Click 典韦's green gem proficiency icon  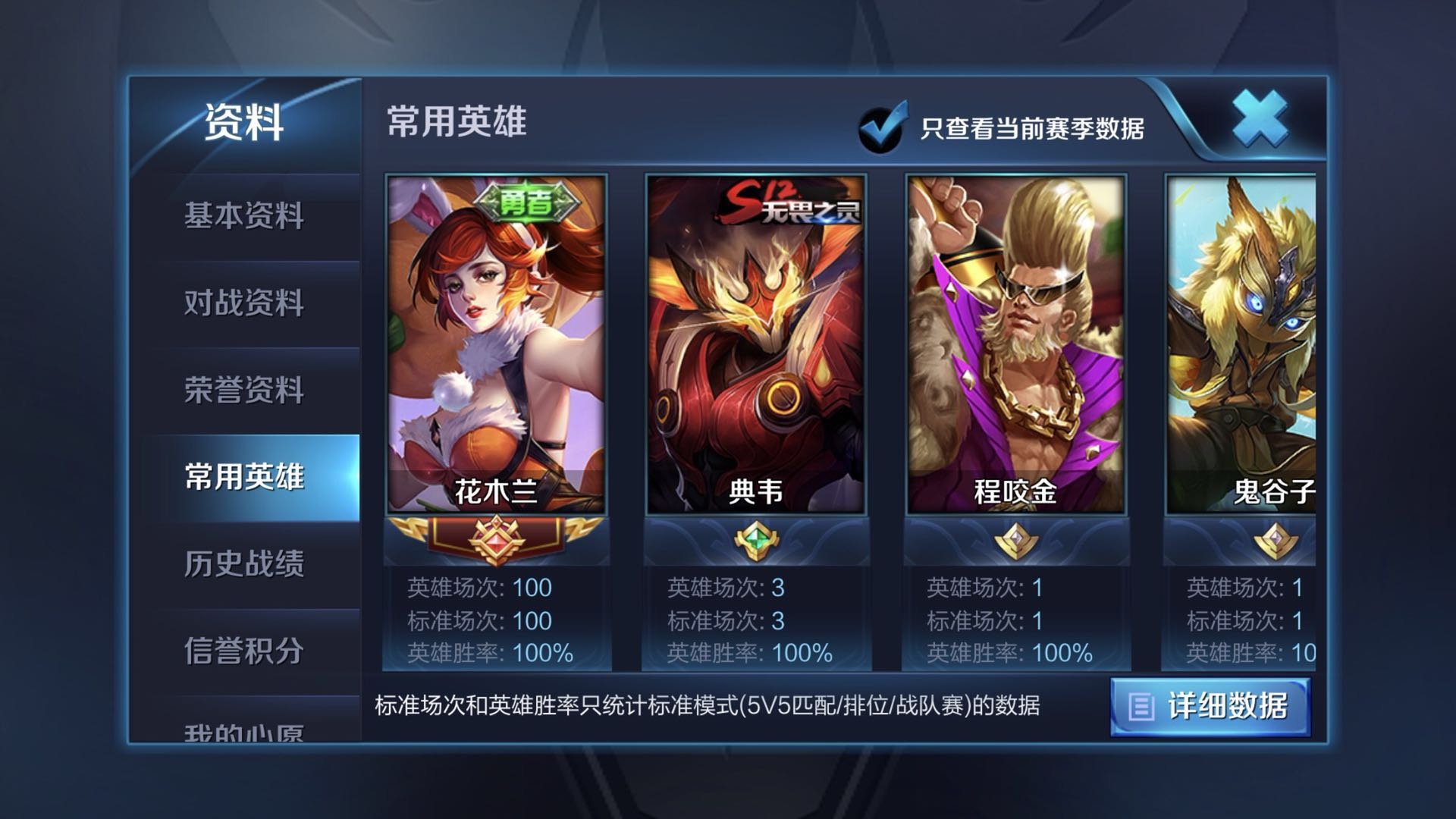coord(758,538)
